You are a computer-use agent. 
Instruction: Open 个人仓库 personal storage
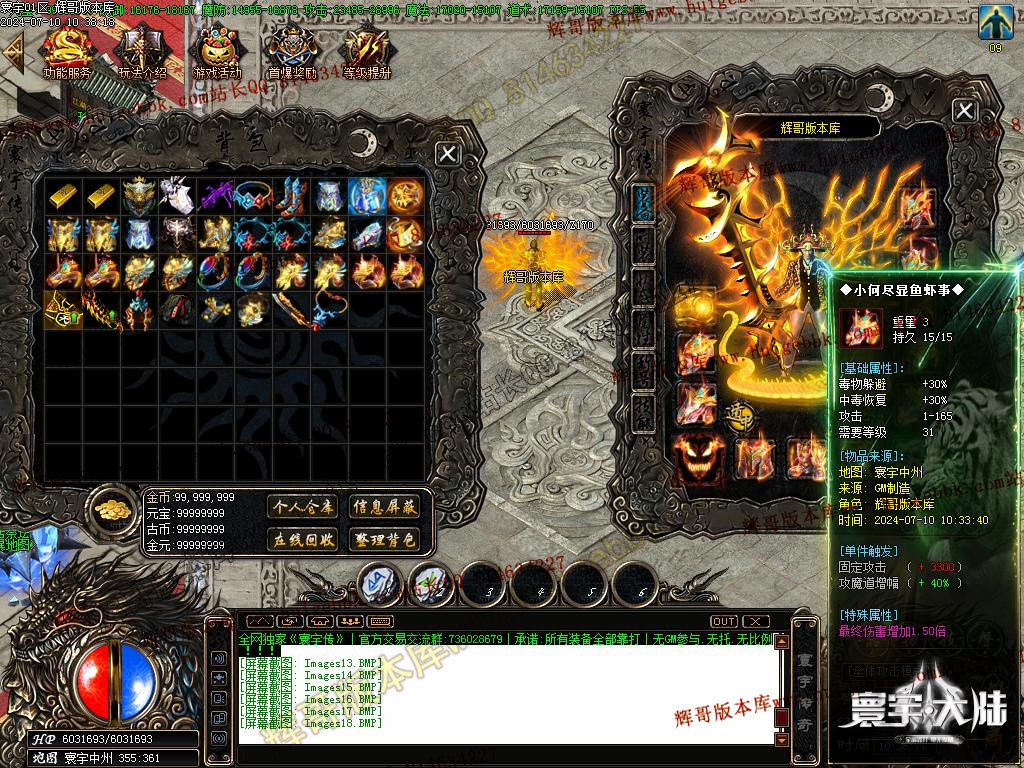304,507
